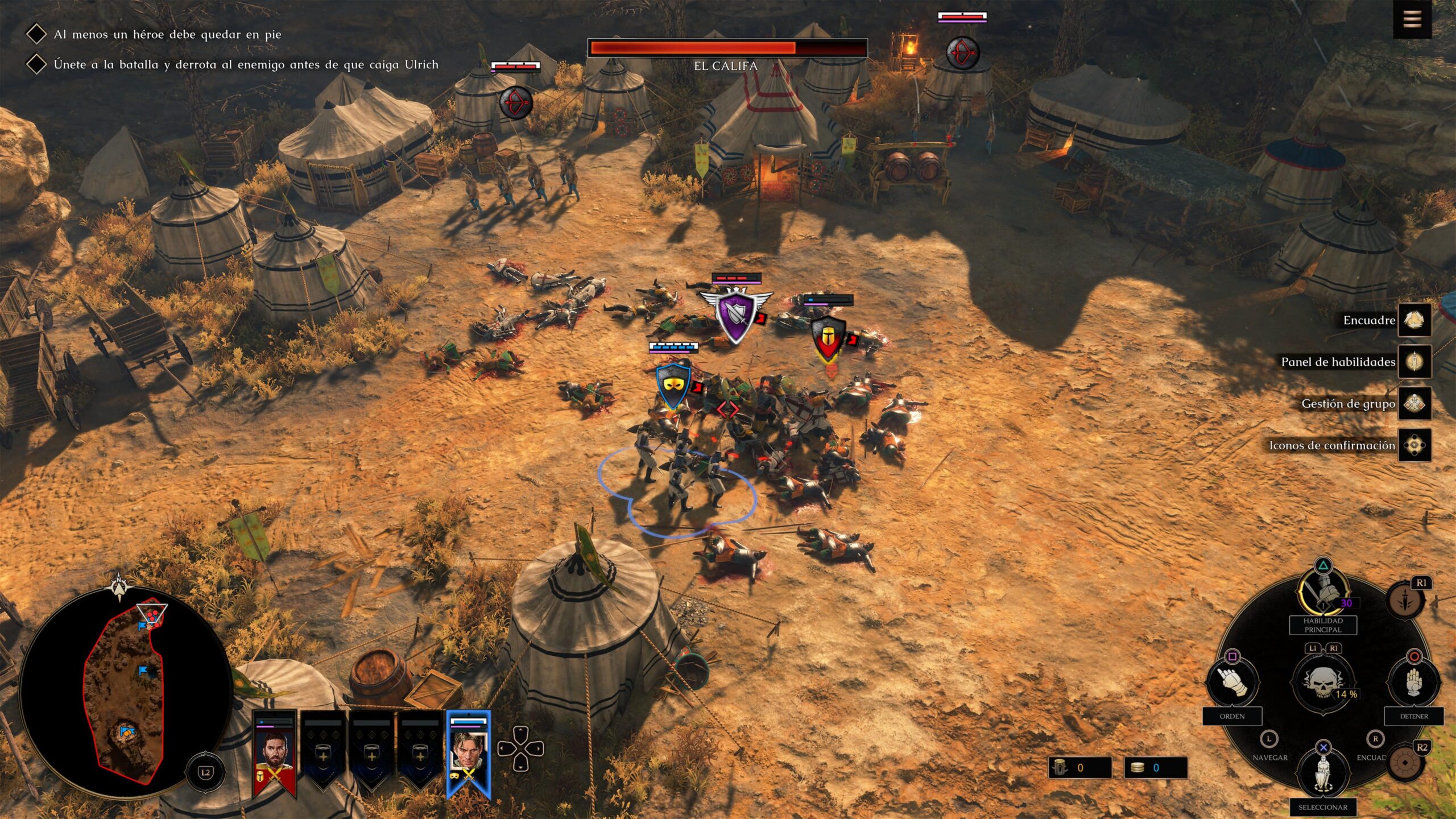Click the Encuadre button
The height and width of the screenshot is (819, 1456).
click(1414, 320)
